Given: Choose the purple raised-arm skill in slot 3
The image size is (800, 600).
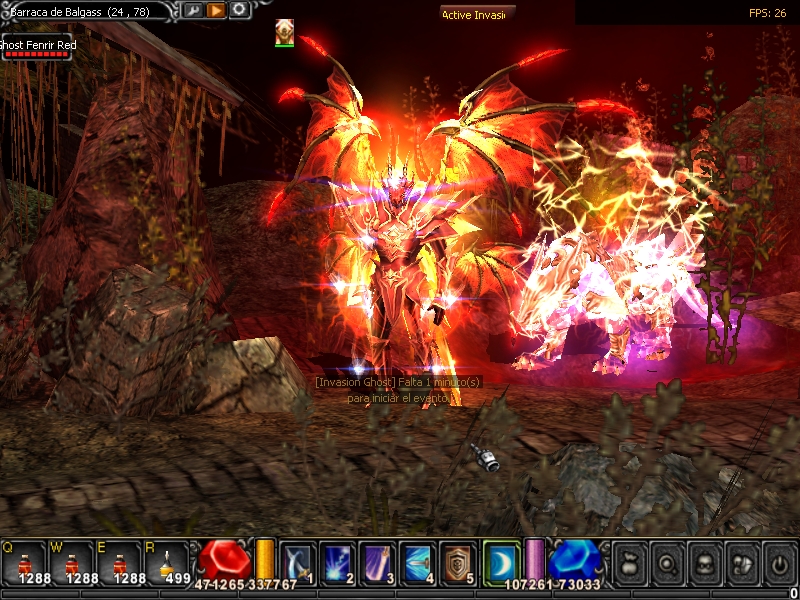Looking at the screenshot, I should 376,562.
